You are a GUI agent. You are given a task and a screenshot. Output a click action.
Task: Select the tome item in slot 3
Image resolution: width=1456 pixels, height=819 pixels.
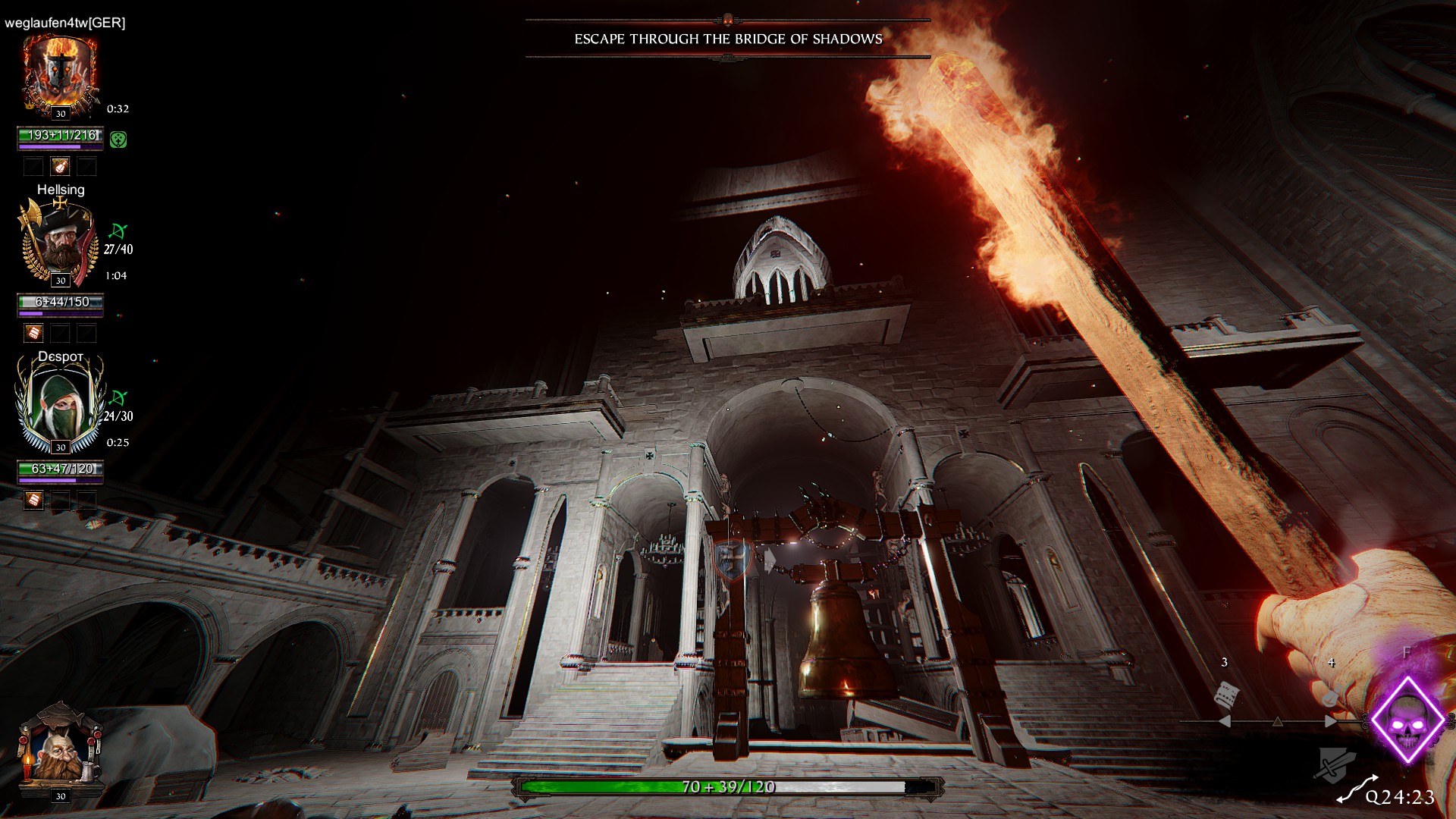pos(1226,694)
